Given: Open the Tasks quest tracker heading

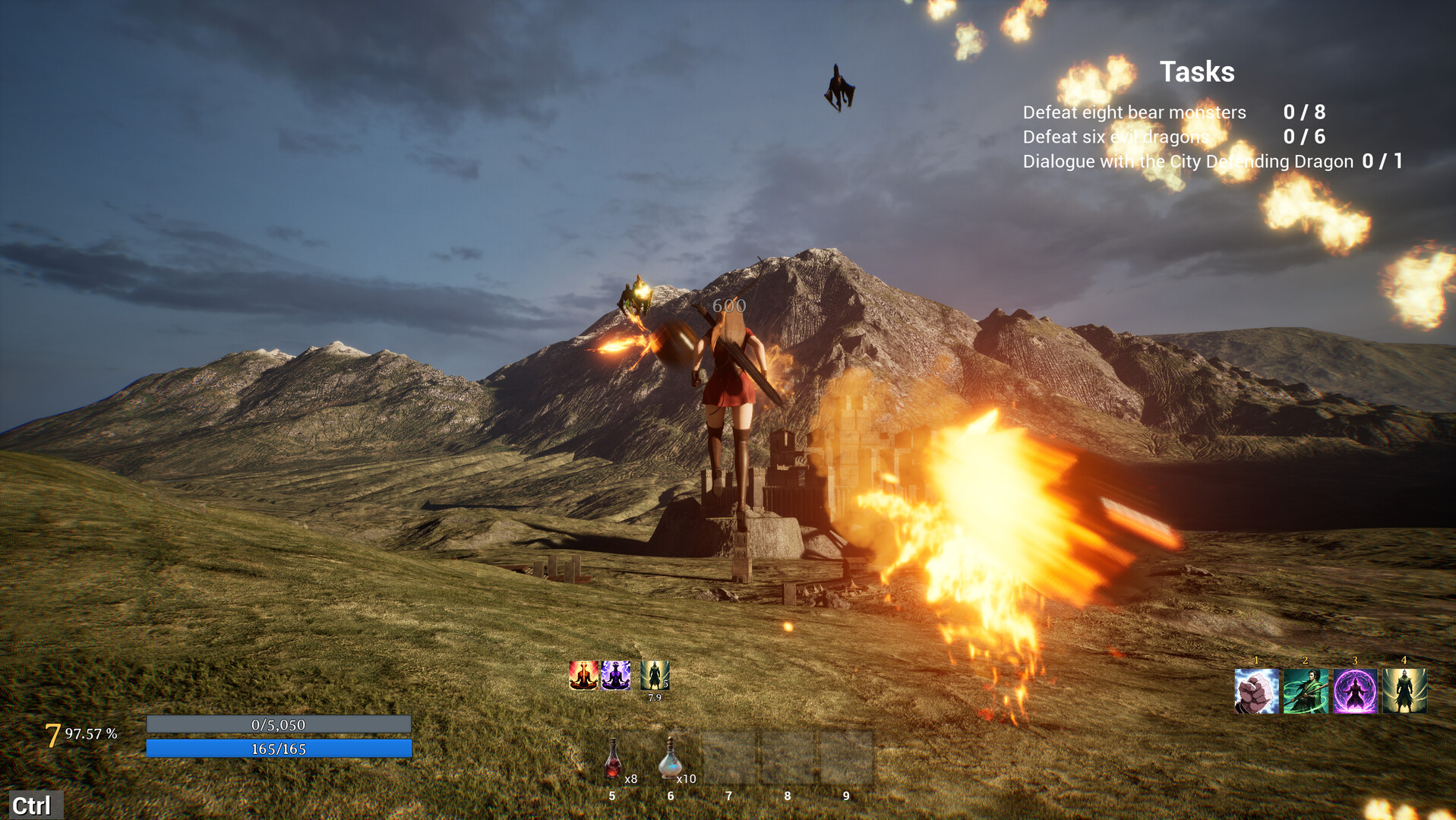Looking at the screenshot, I should click(x=1196, y=72).
